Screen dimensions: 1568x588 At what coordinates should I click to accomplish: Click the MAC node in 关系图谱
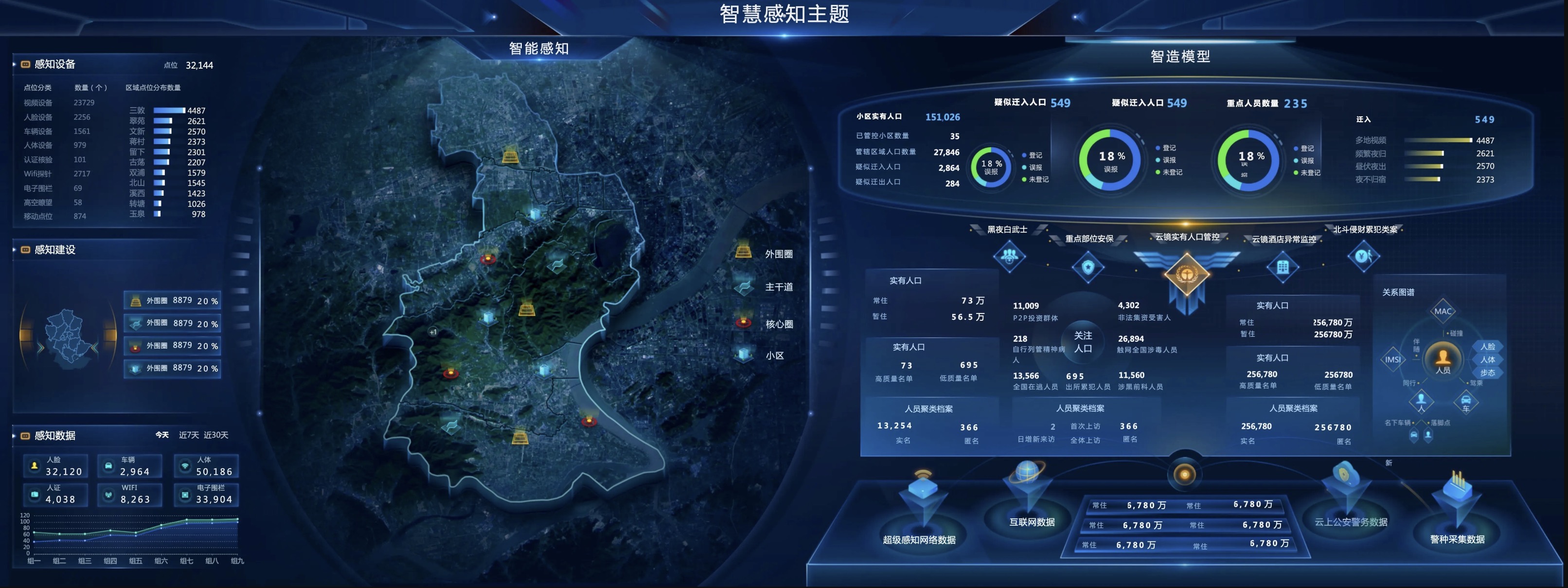pos(1443,312)
